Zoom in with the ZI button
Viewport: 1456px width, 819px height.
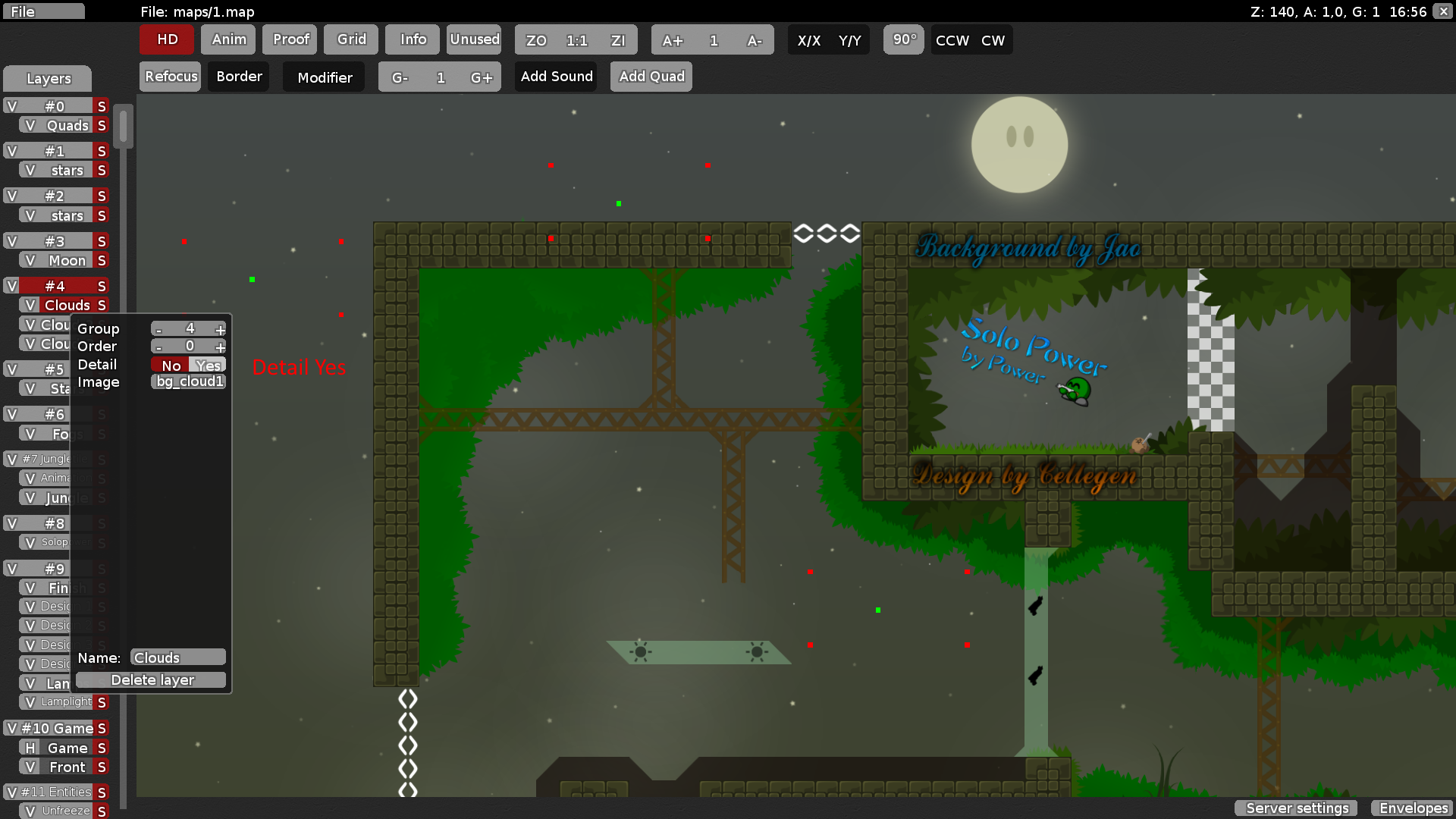[x=617, y=40]
